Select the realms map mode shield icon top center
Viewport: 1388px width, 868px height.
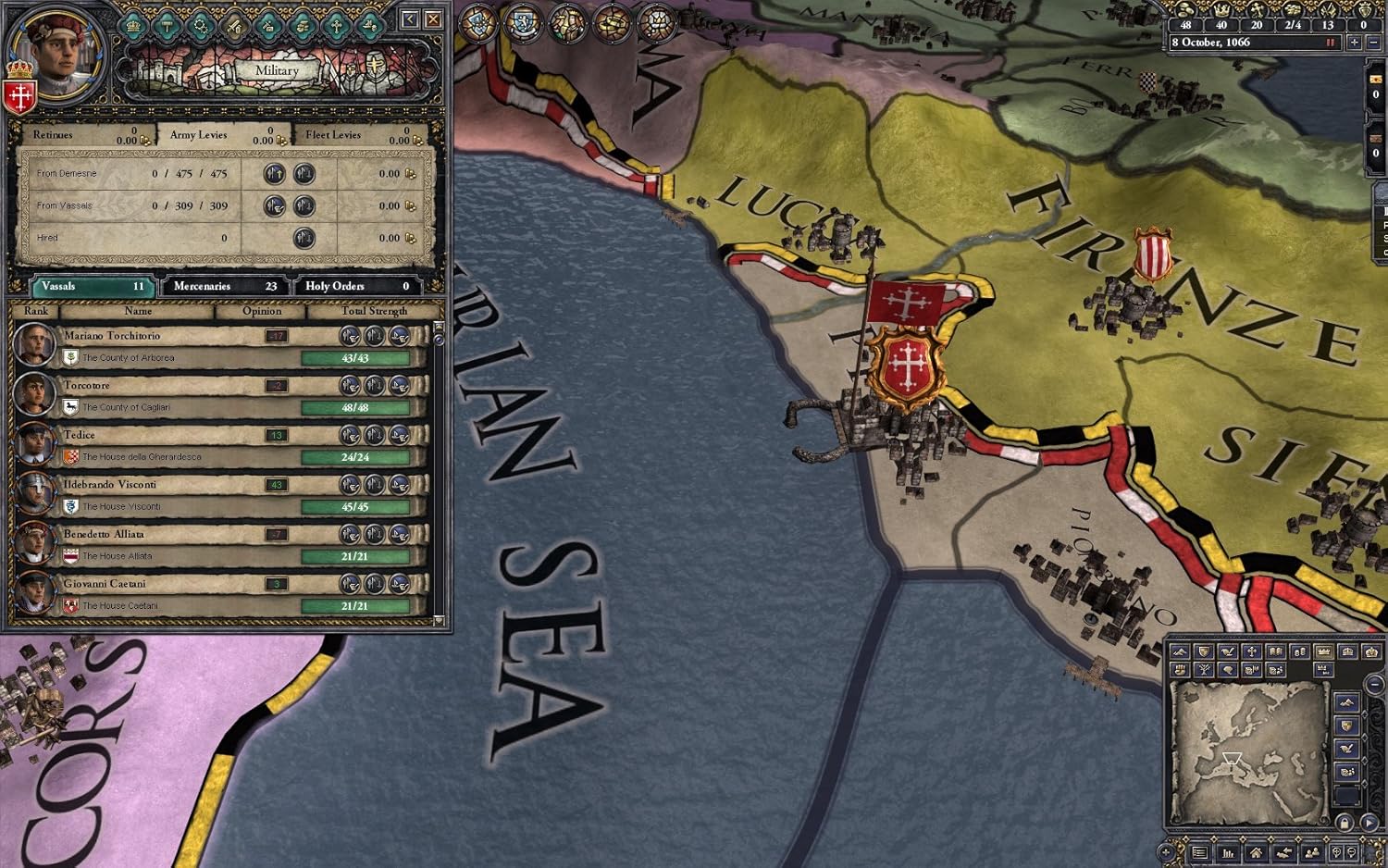tap(478, 23)
